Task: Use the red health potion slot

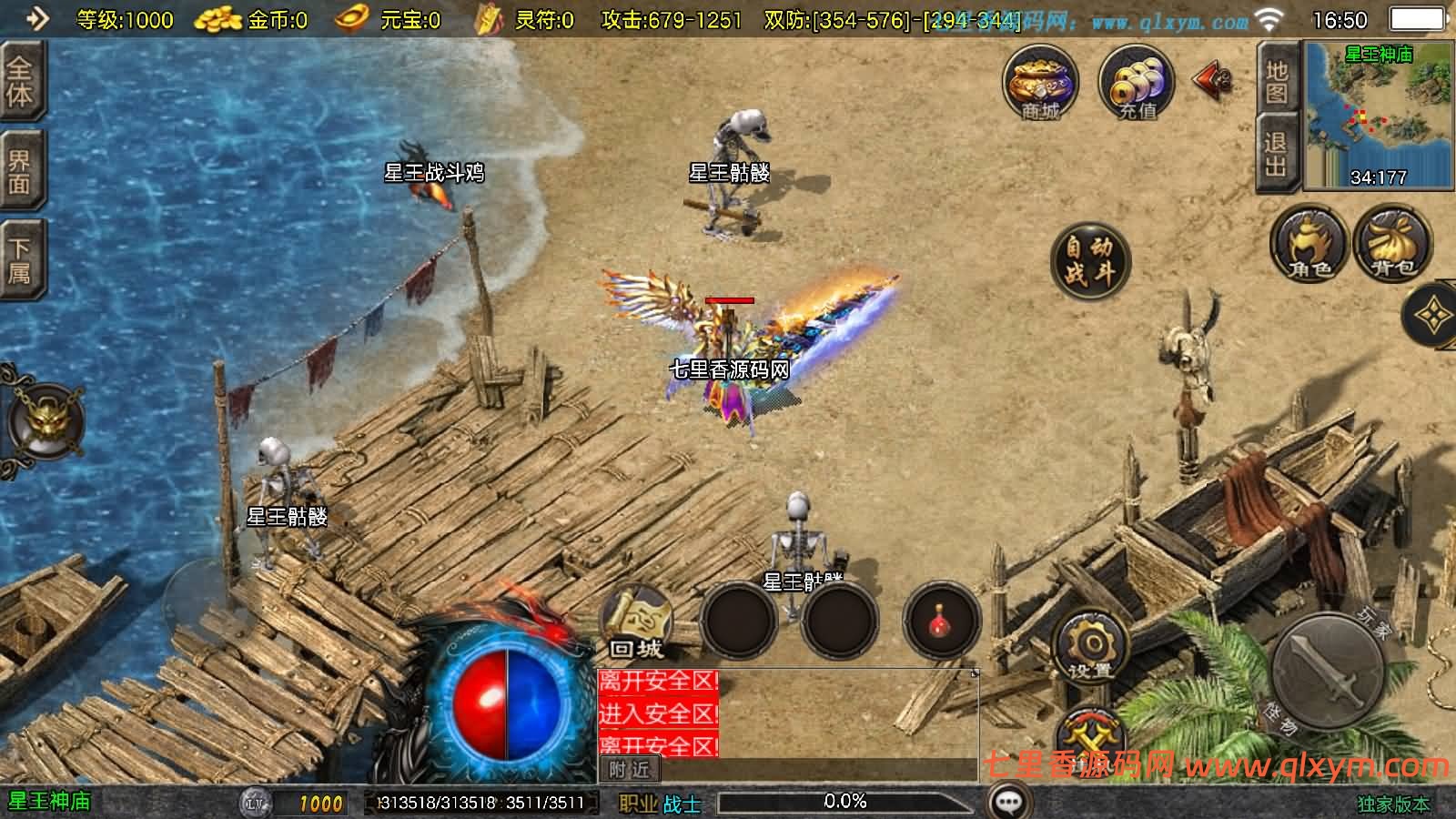Action: coord(941,622)
